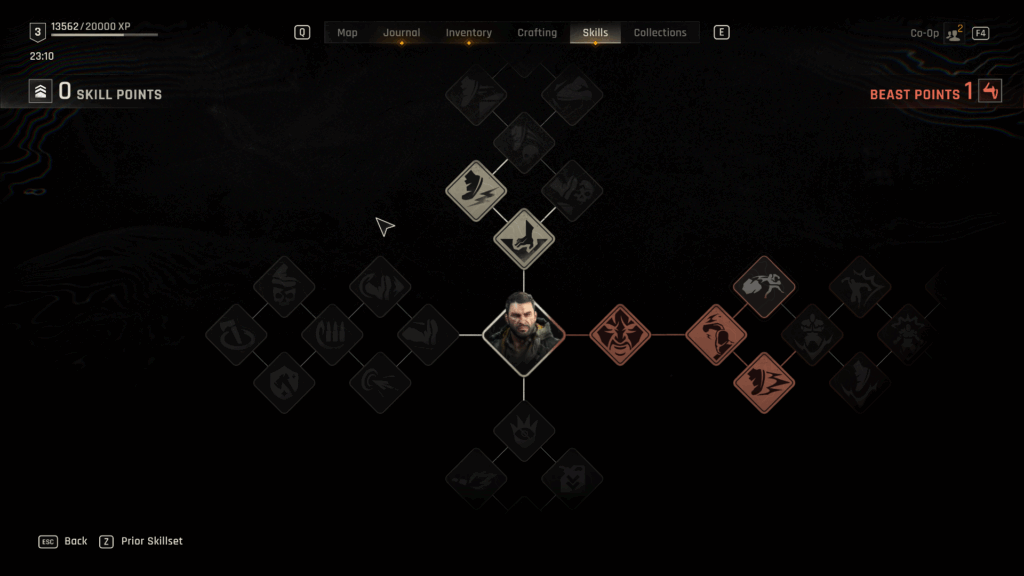Inspect the locked crowned eye skill
Screen dimensions: 1024x576
523,431
